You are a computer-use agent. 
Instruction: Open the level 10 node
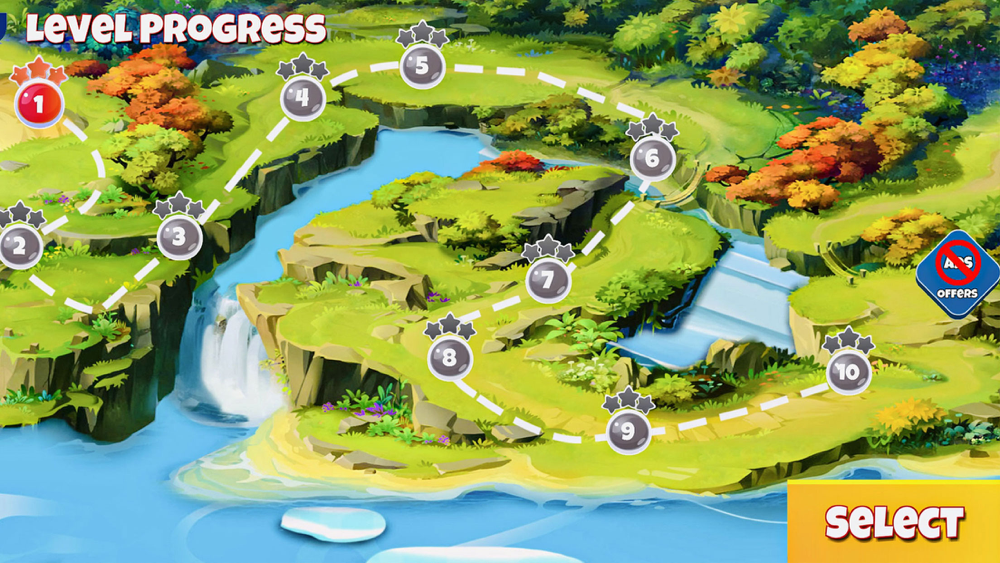(849, 372)
